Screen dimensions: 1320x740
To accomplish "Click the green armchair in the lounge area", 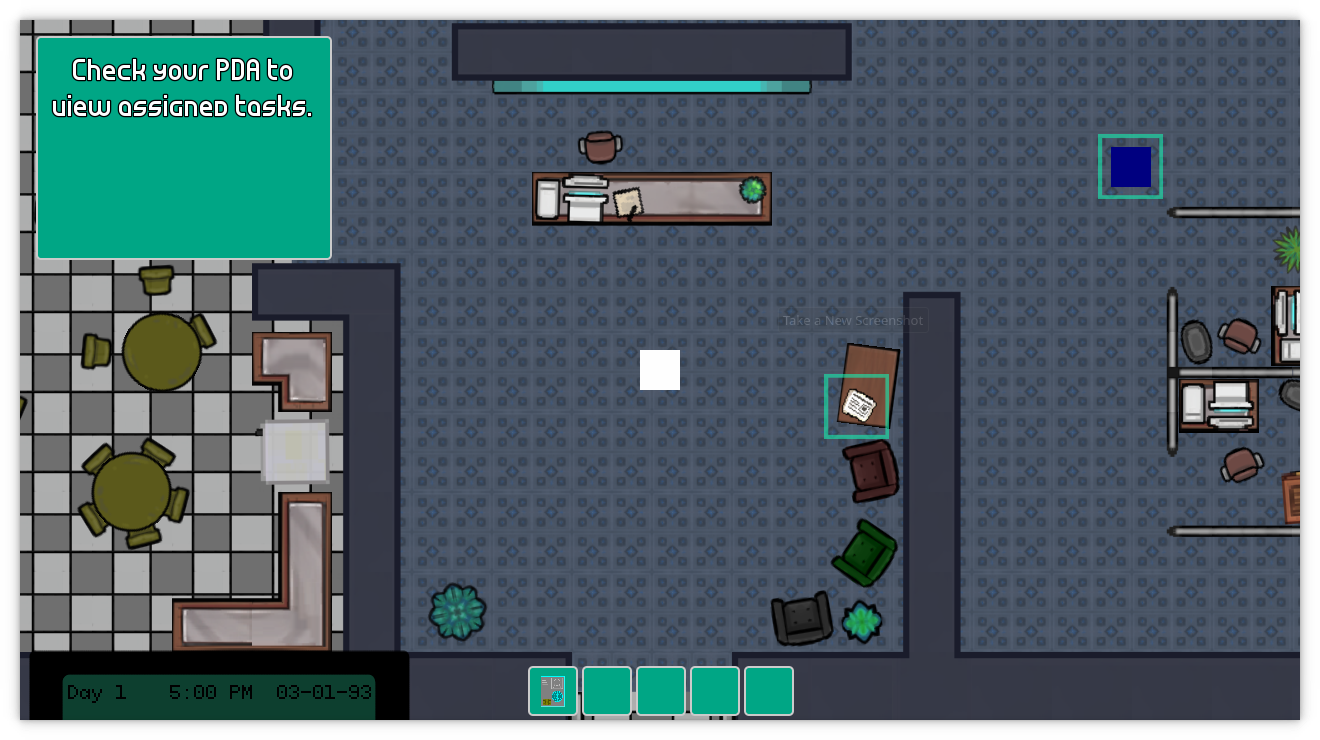I will 862,551.
